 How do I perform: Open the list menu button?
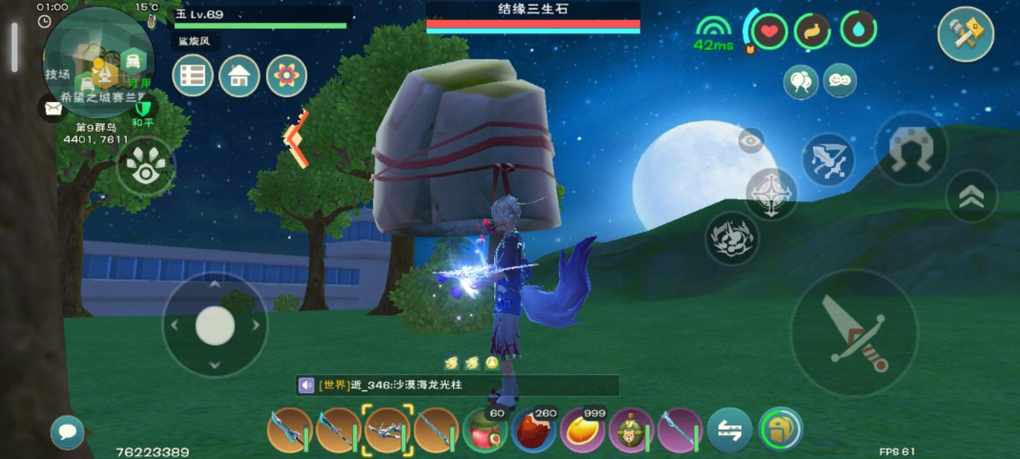pos(192,76)
